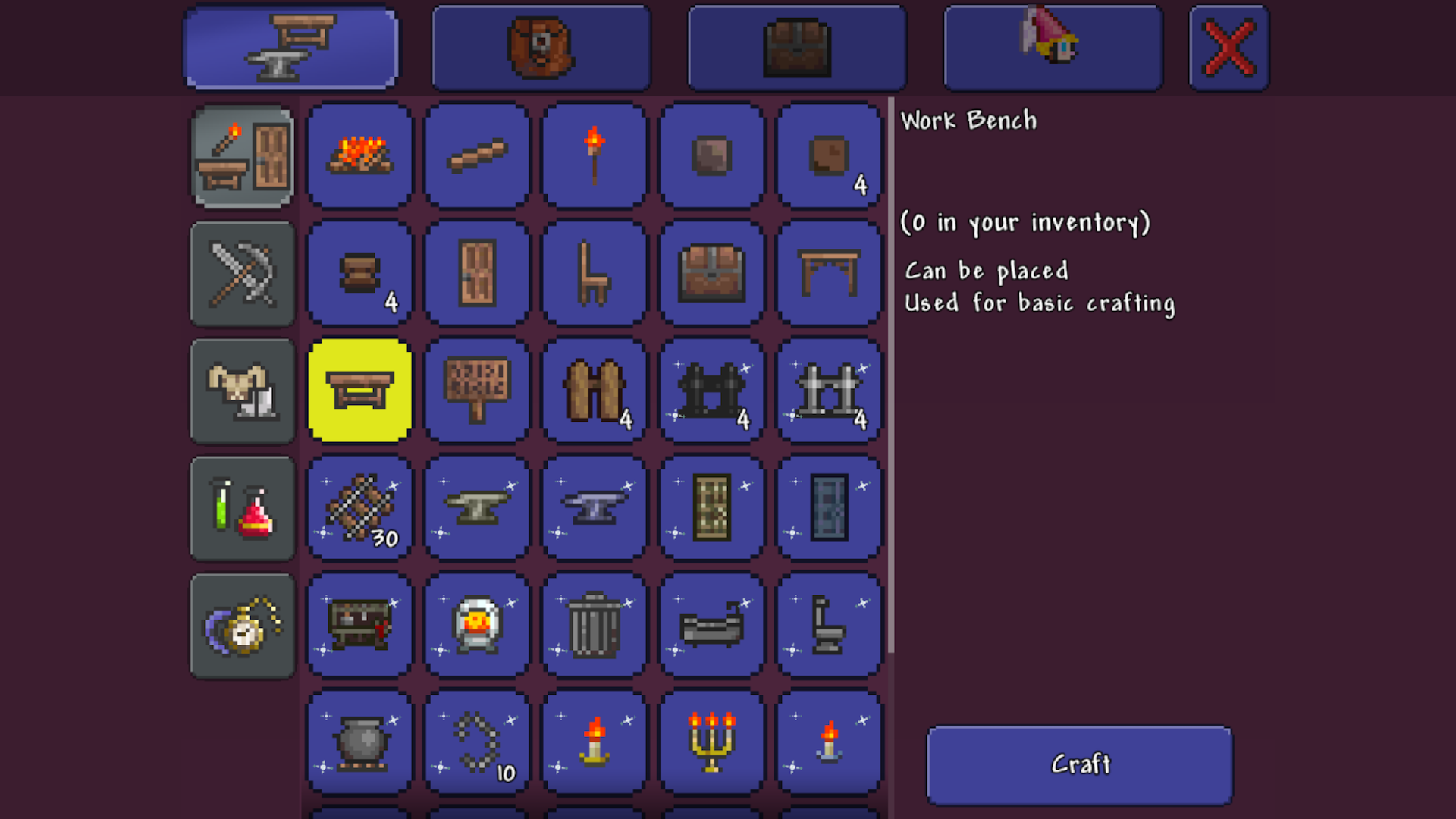The width and height of the screenshot is (1456, 819).
Task: Pick the torch recipe slot
Action: tap(595, 156)
